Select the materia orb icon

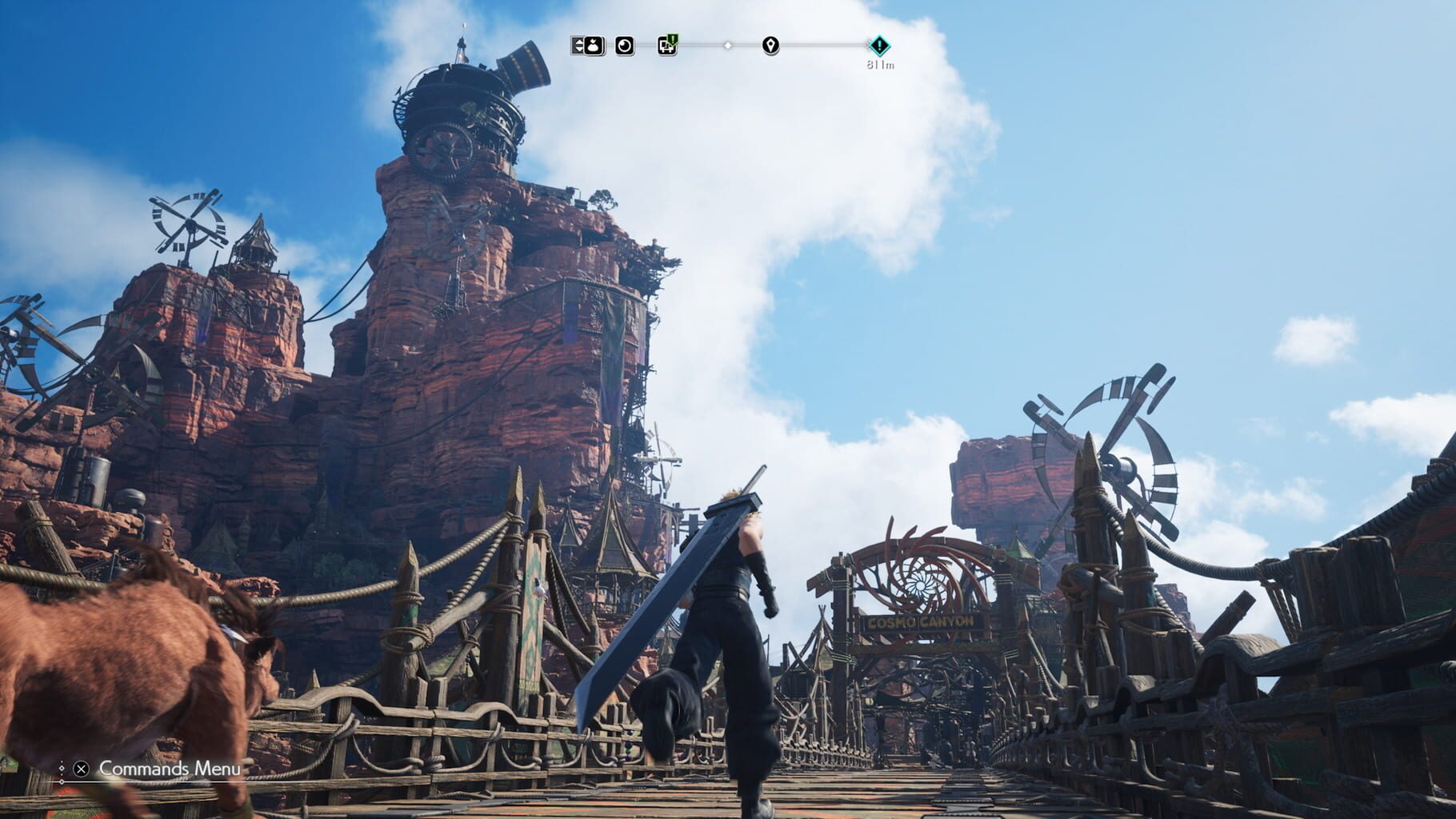[x=624, y=45]
